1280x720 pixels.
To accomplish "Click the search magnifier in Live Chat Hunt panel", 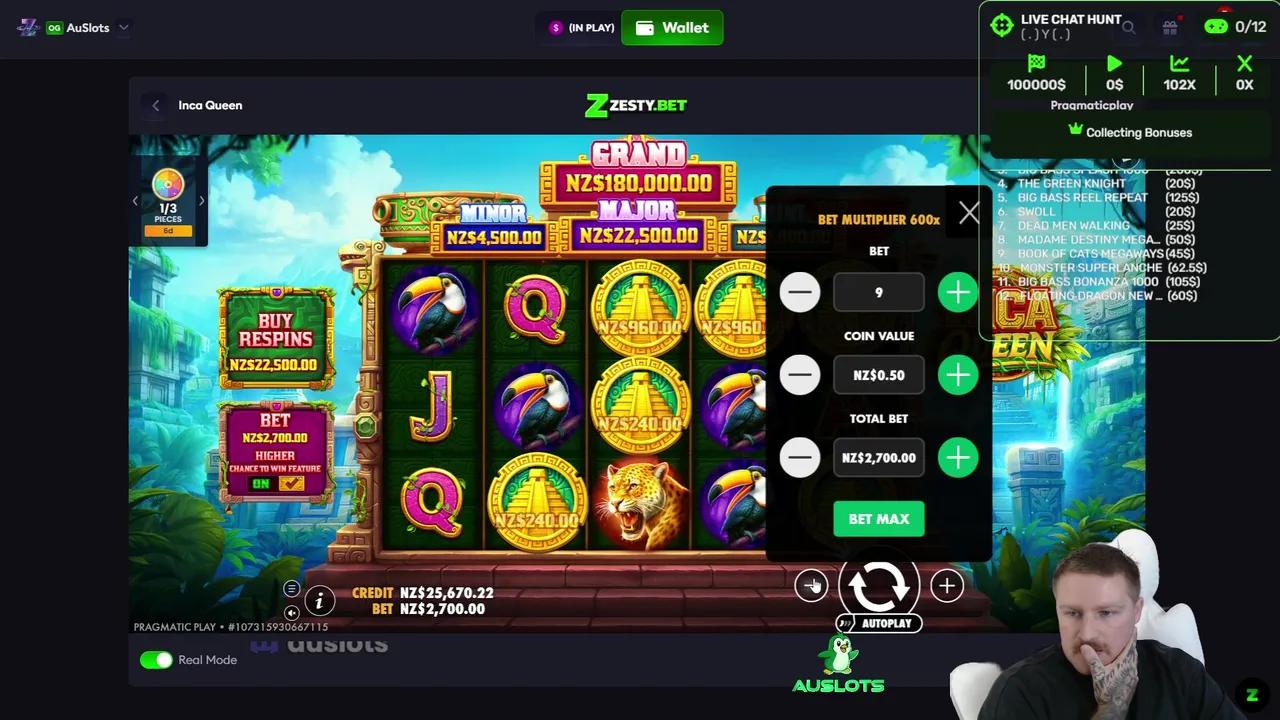I will coord(1128,28).
